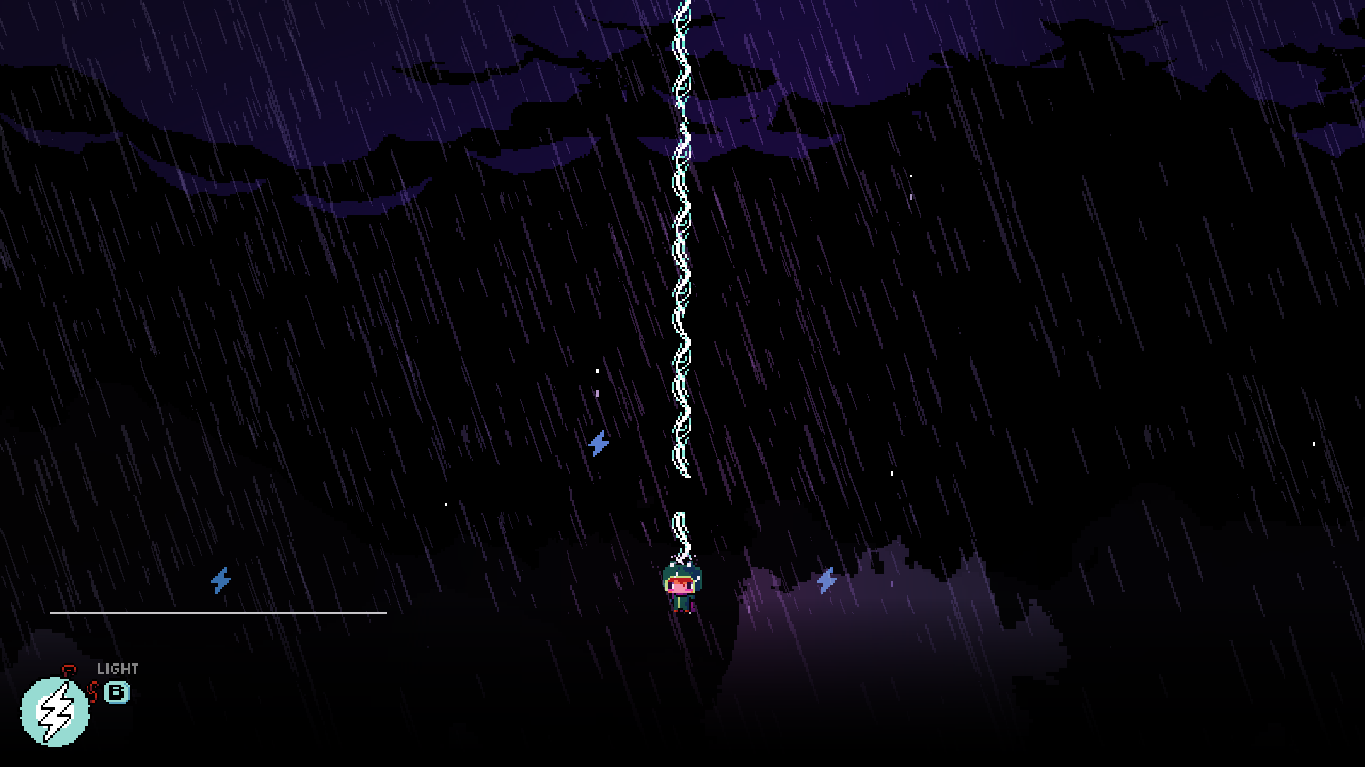Click the white sparkle dot in the upper left sky
Viewport: 1365px width, 767px height.
598,370
